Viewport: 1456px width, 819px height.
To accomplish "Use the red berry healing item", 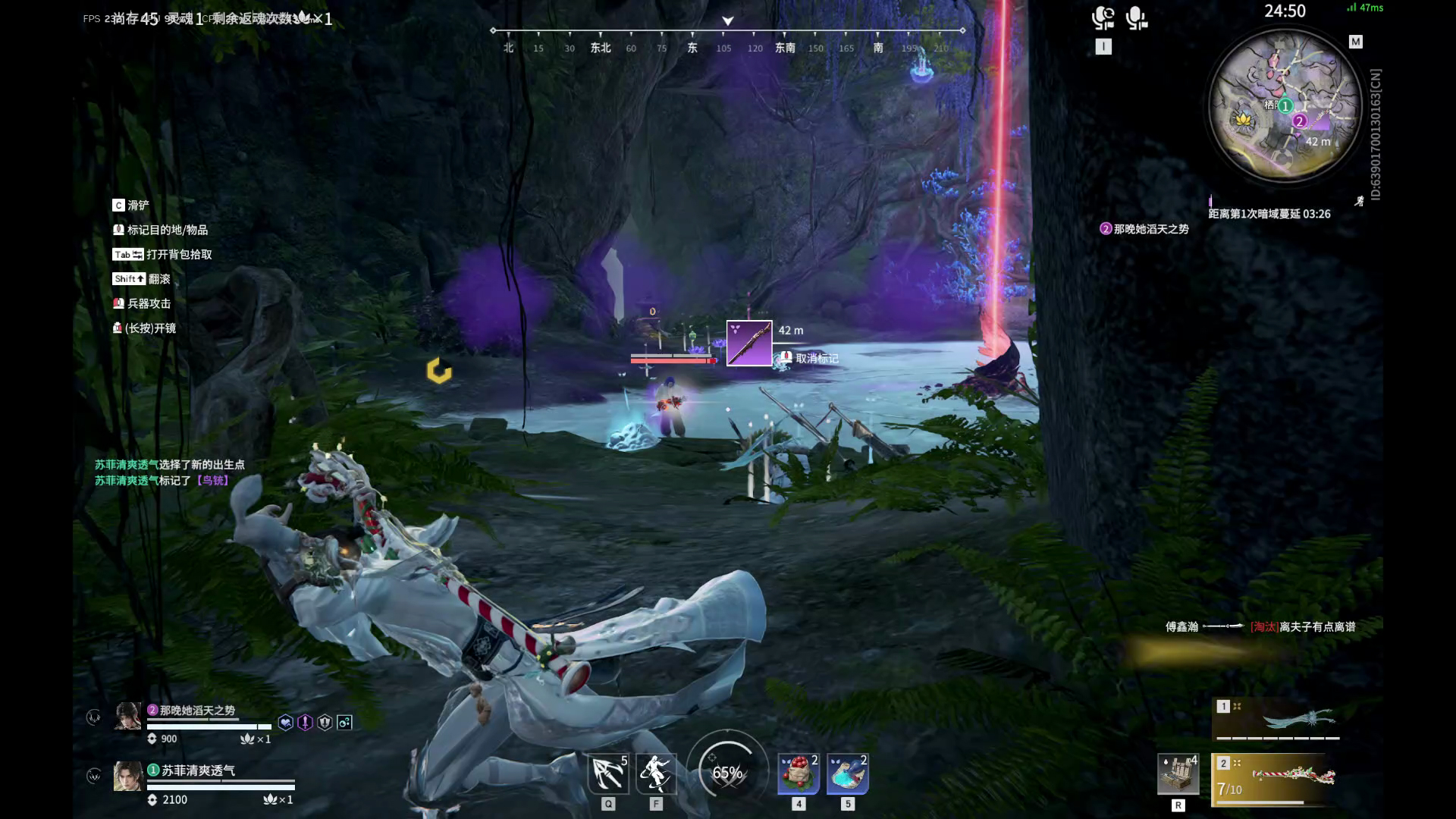I will coord(799,773).
